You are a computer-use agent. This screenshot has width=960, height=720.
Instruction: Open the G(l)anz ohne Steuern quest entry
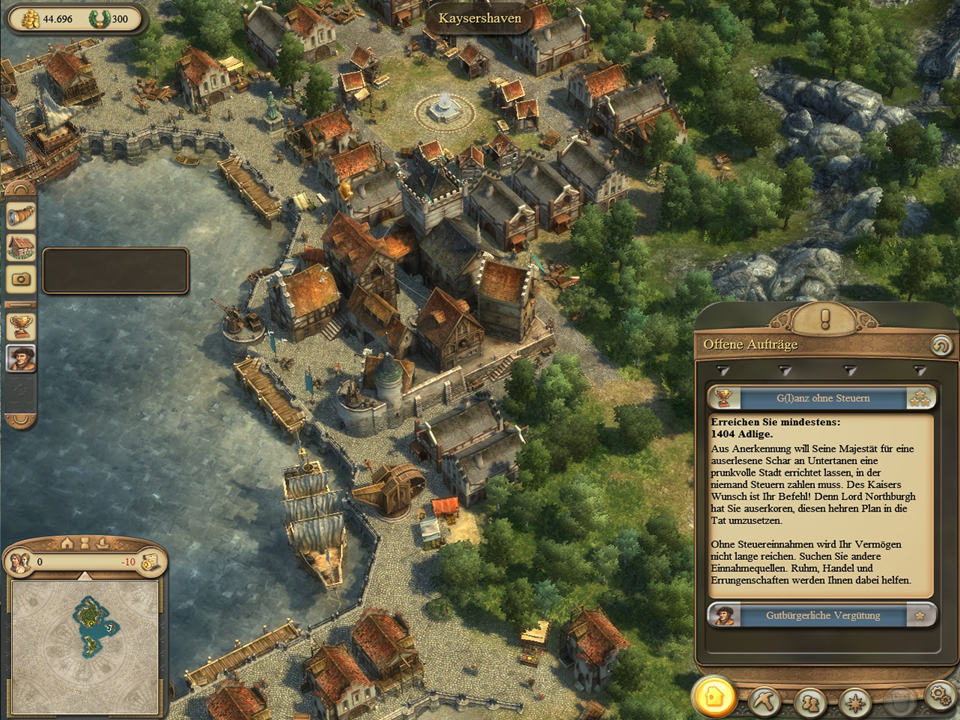822,398
